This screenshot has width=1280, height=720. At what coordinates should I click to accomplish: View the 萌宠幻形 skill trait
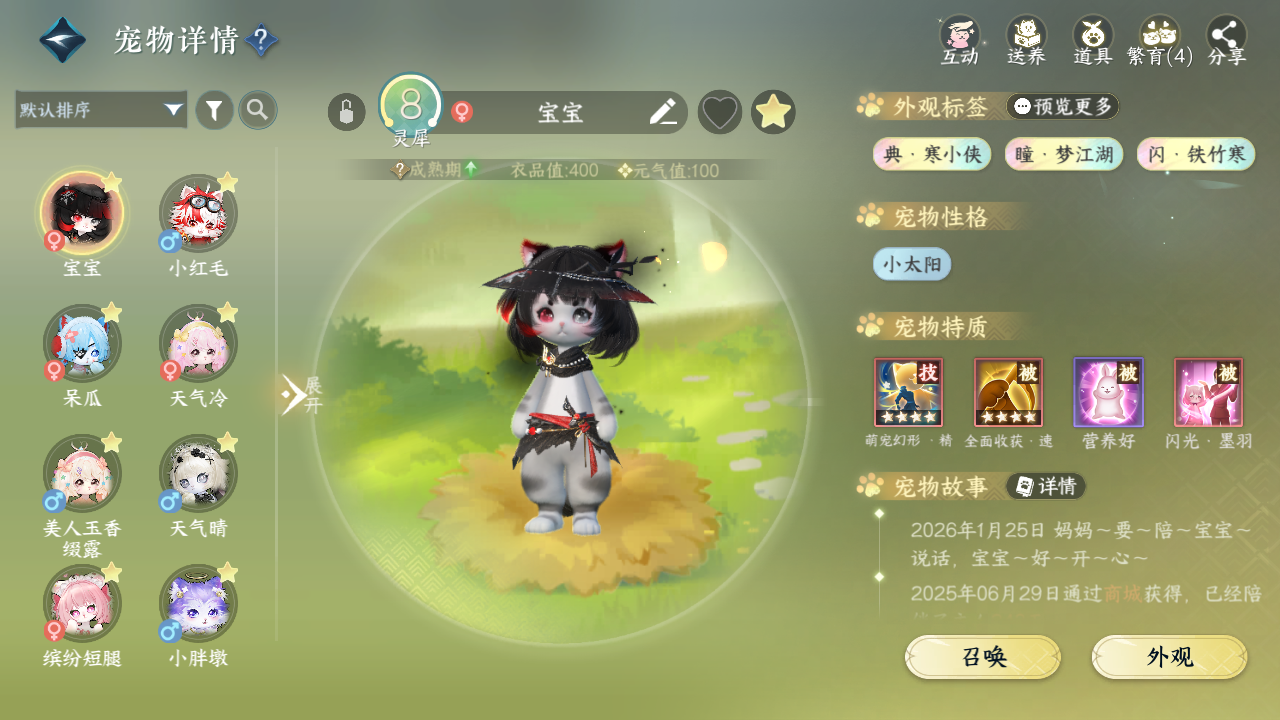(908, 392)
